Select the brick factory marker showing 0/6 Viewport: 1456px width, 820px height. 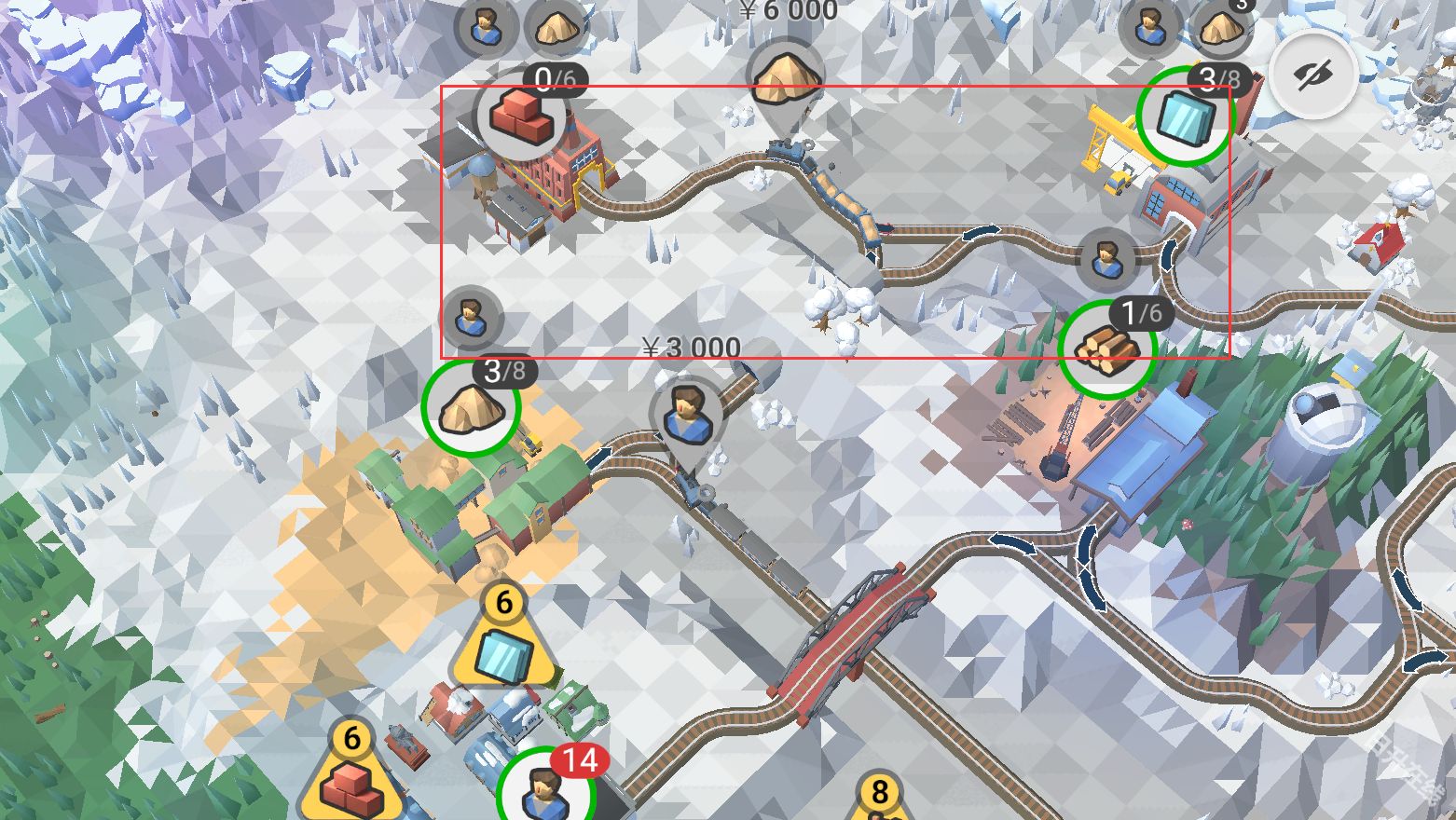(x=522, y=116)
